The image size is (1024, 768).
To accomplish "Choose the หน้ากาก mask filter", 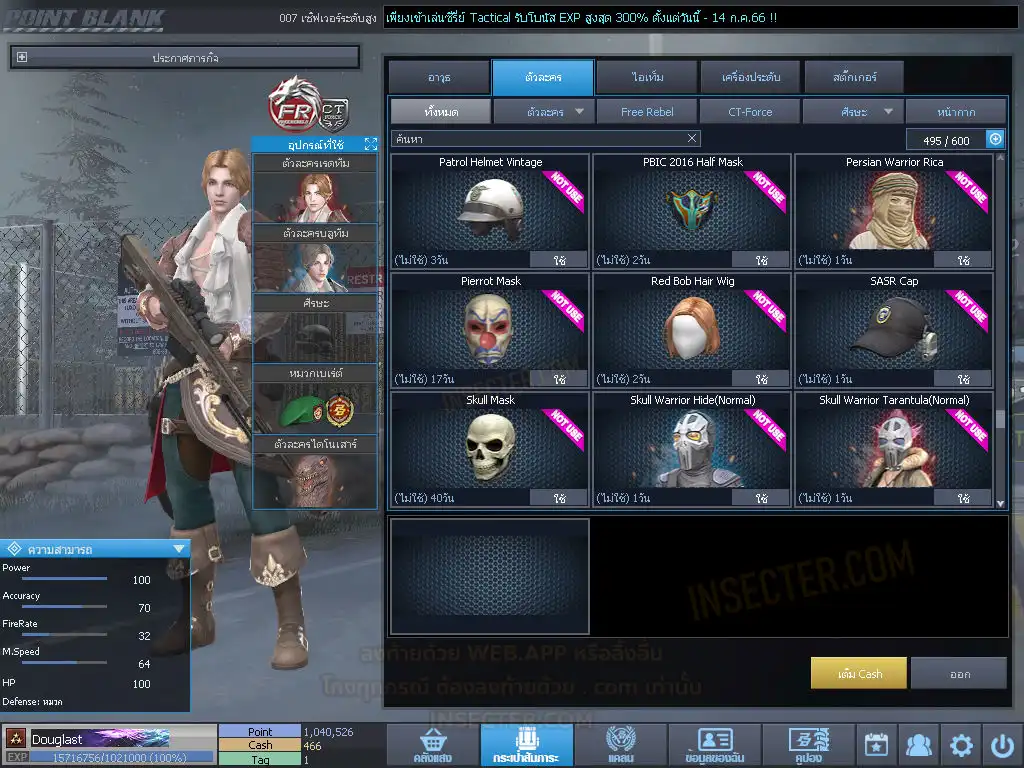I will point(955,112).
